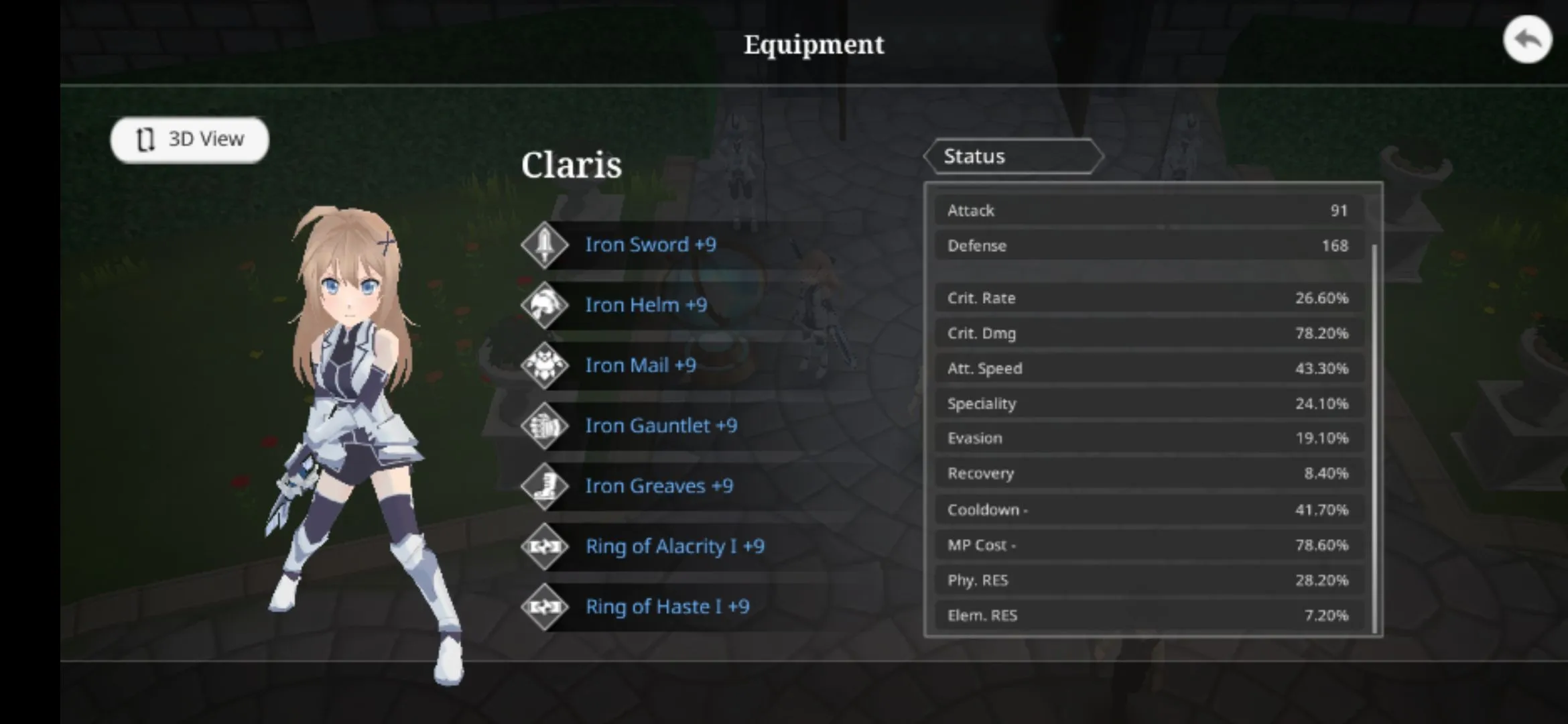Select the Iron Gauntlet +9 slot
This screenshot has width=1568, height=724.
(x=660, y=426)
